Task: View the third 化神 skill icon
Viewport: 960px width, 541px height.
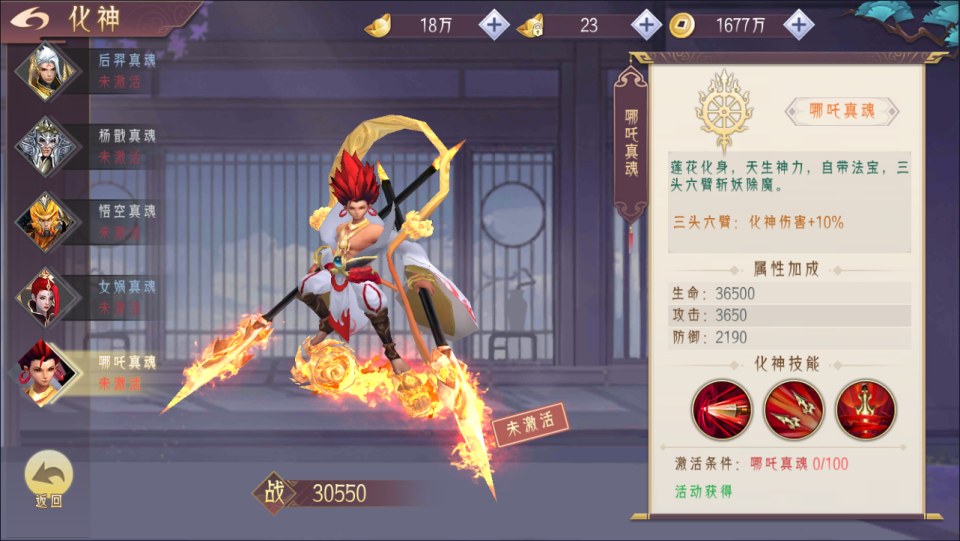Action: (x=866, y=410)
